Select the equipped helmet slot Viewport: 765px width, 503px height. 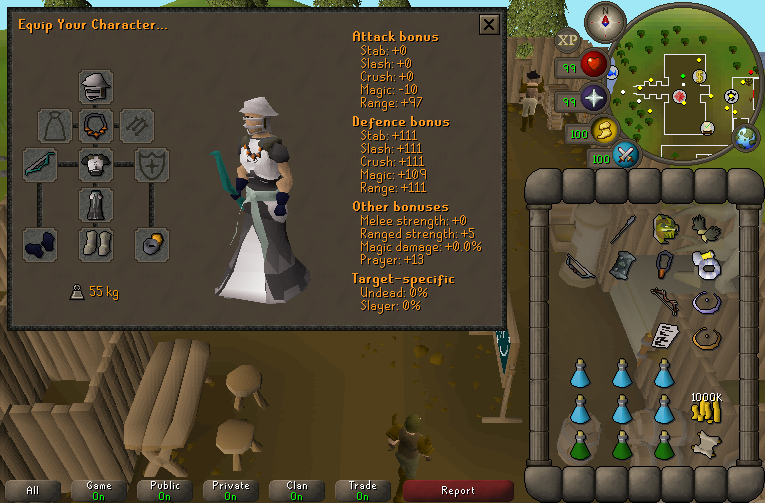pyautogui.click(x=96, y=87)
